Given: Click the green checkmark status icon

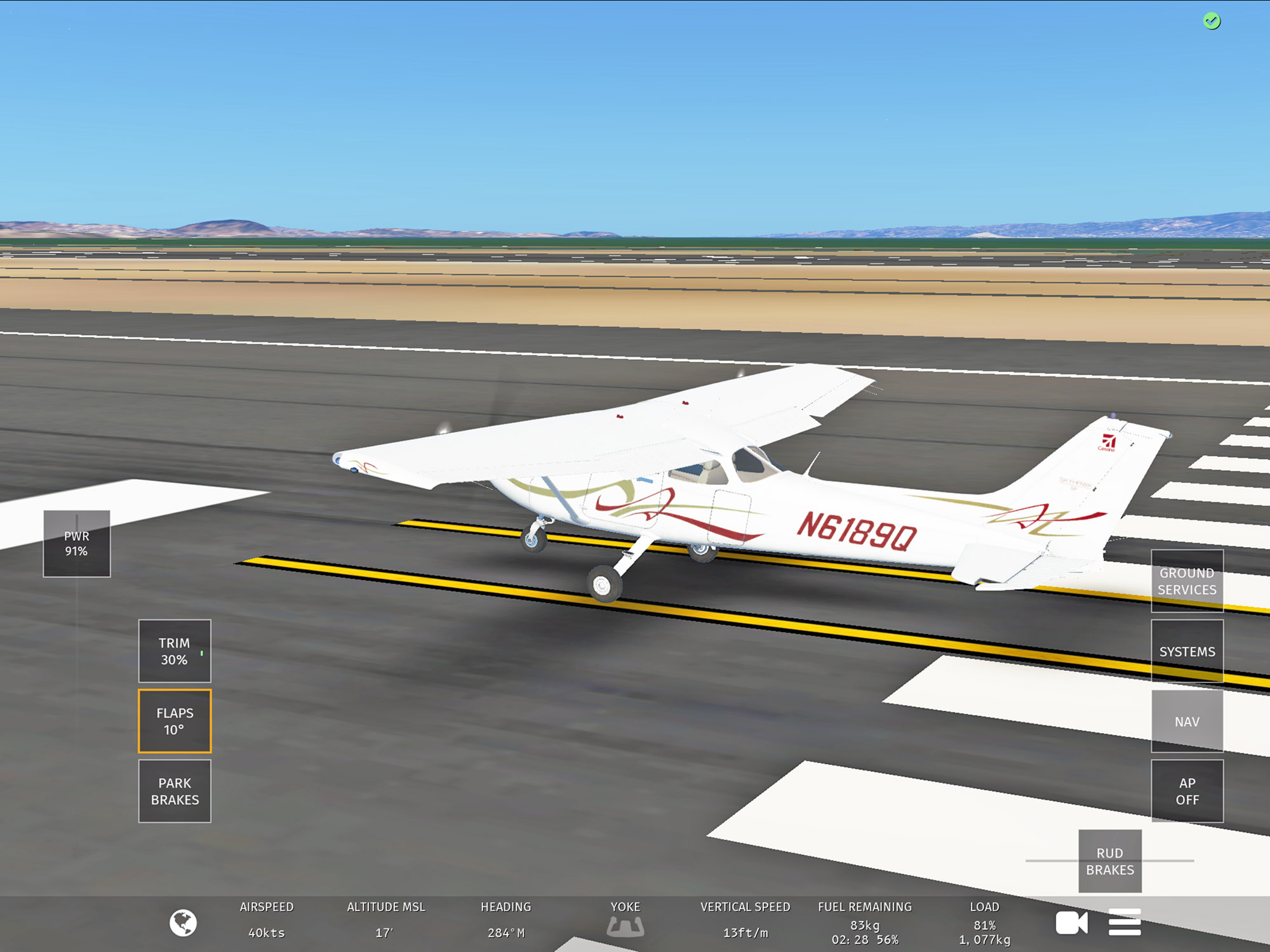Looking at the screenshot, I should (1212, 22).
